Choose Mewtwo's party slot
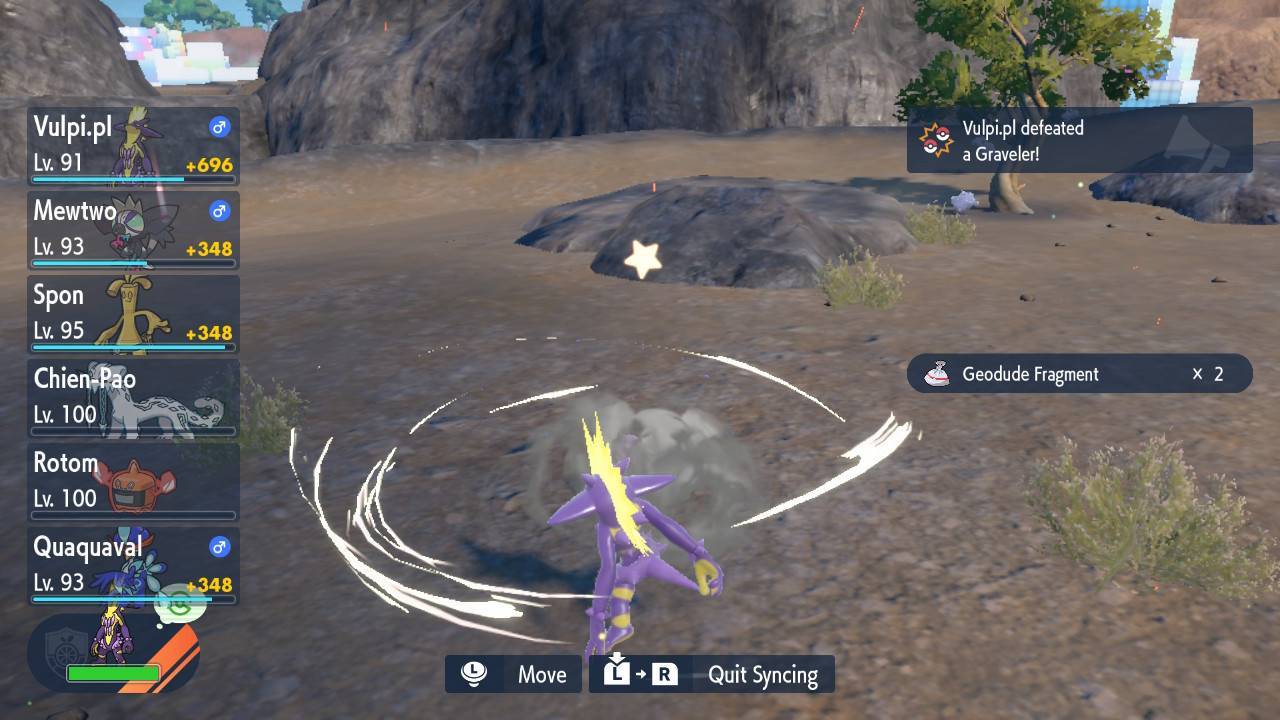 point(133,230)
